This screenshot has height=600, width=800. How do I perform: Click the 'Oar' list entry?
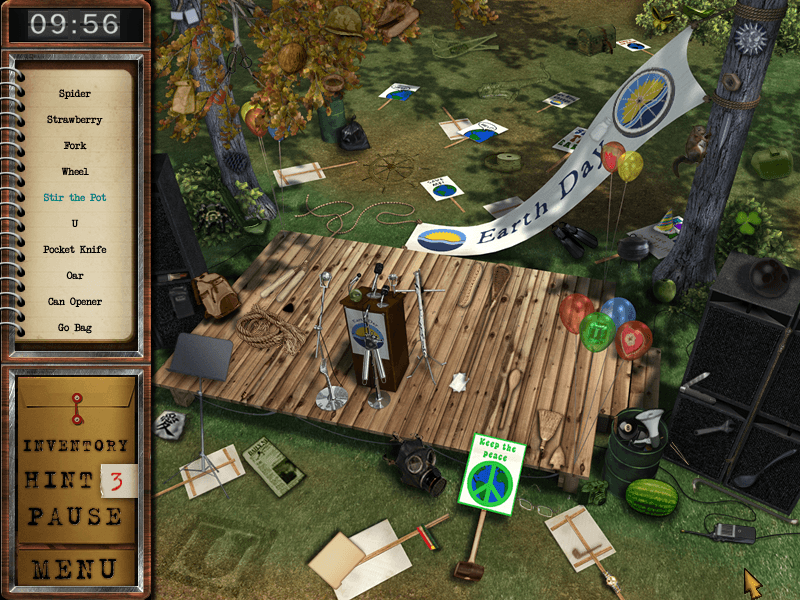point(75,276)
